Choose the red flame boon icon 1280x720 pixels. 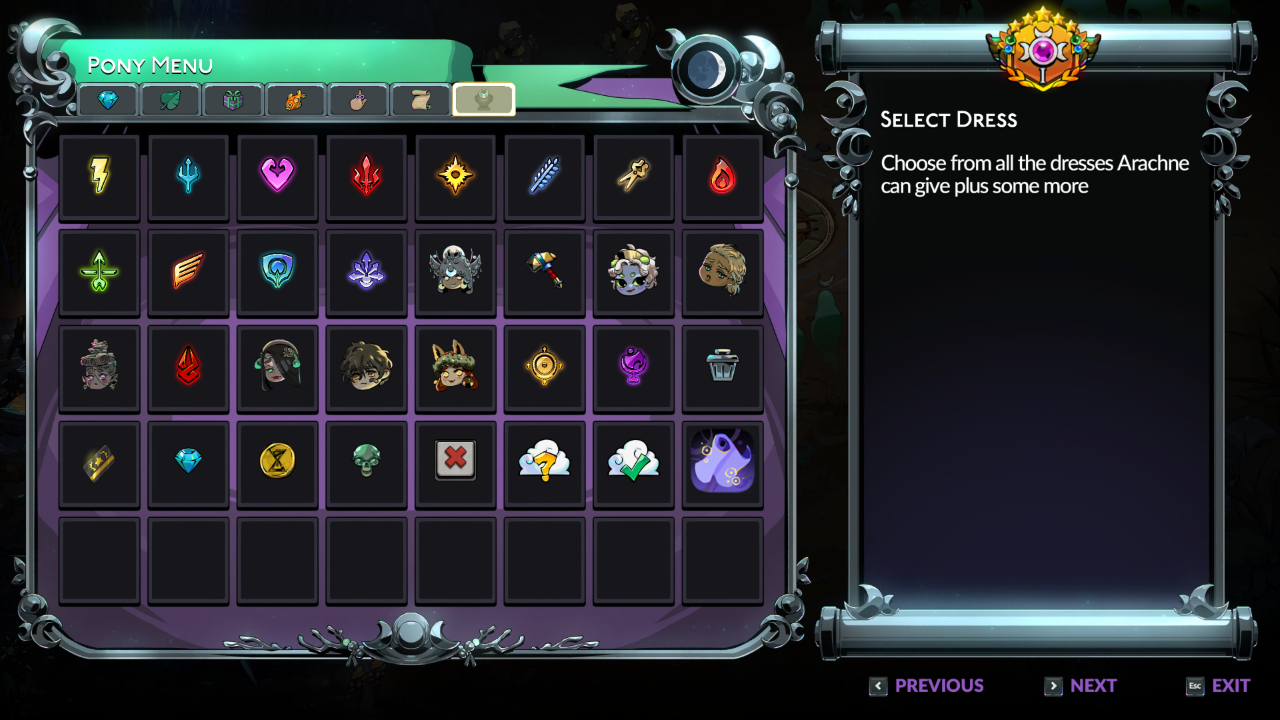pos(722,176)
